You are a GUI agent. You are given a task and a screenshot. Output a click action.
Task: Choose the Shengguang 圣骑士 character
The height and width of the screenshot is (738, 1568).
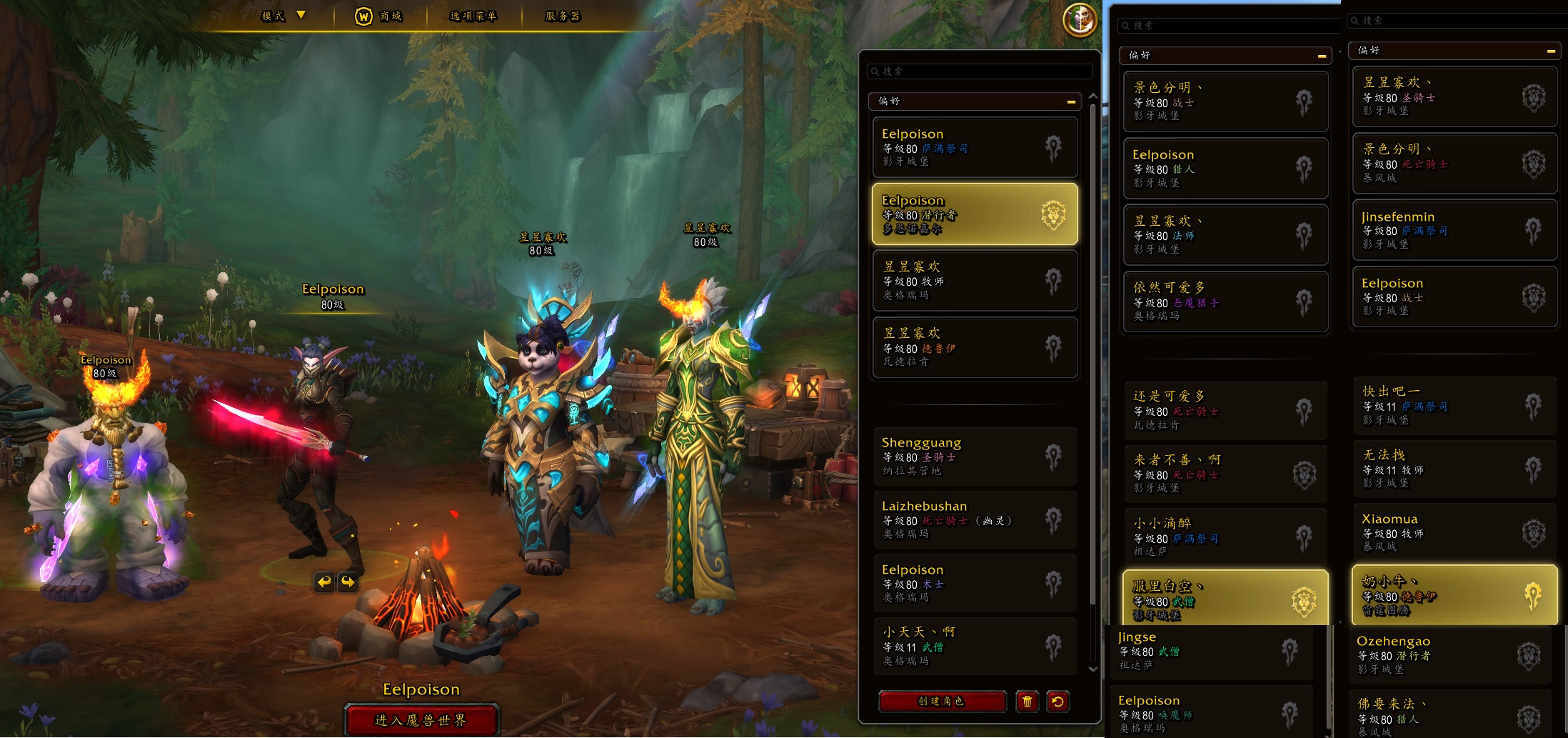pos(975,456)
